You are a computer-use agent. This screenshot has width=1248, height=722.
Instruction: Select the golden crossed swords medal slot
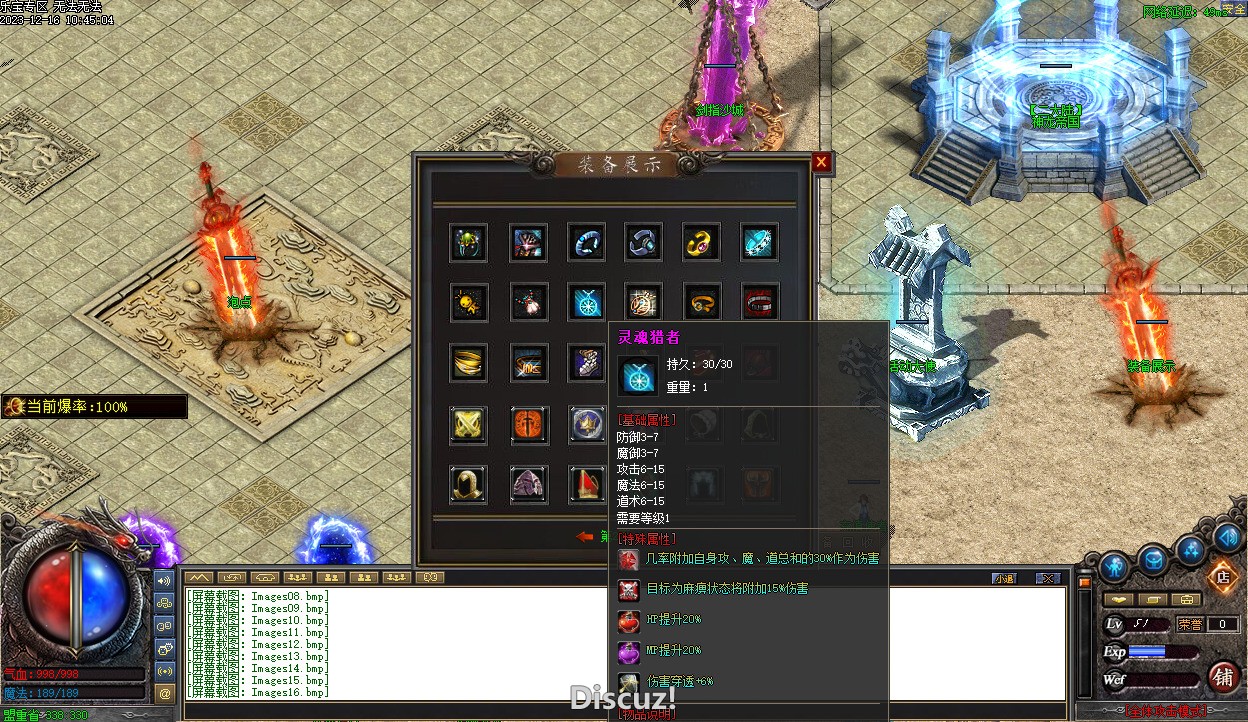[468, 425]
